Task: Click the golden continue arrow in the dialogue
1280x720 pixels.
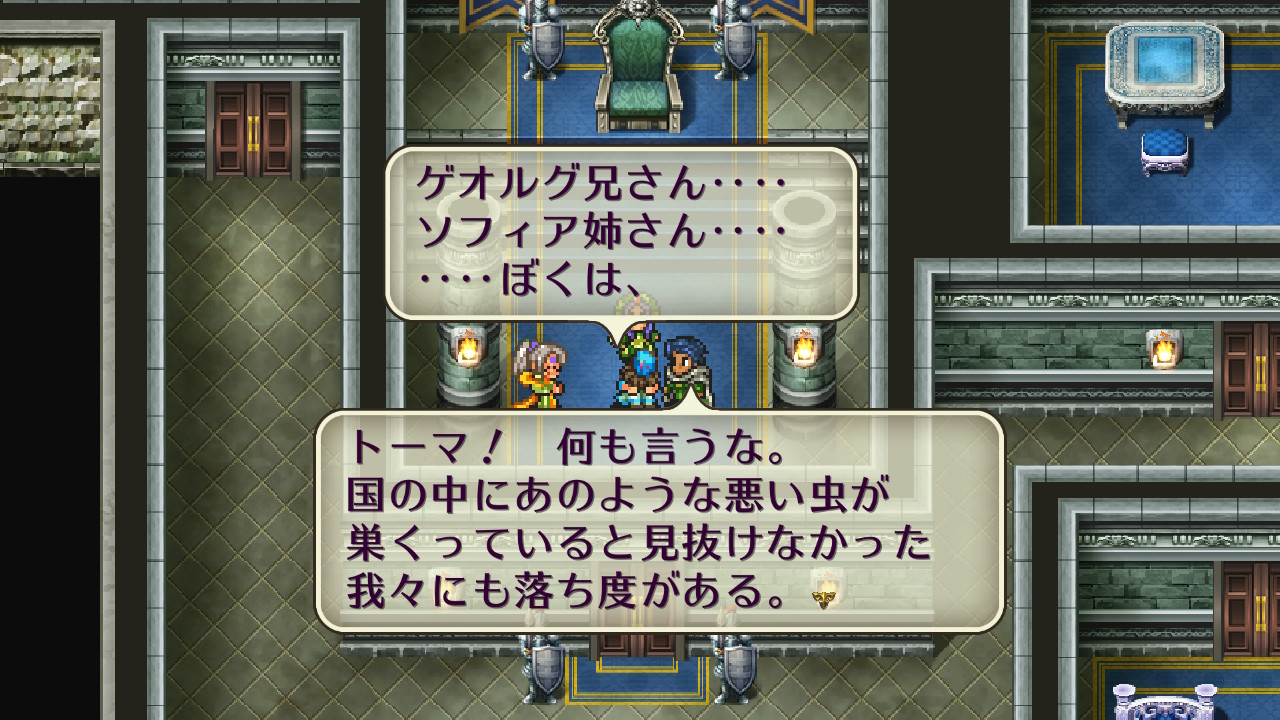Action: coord(825,597)
